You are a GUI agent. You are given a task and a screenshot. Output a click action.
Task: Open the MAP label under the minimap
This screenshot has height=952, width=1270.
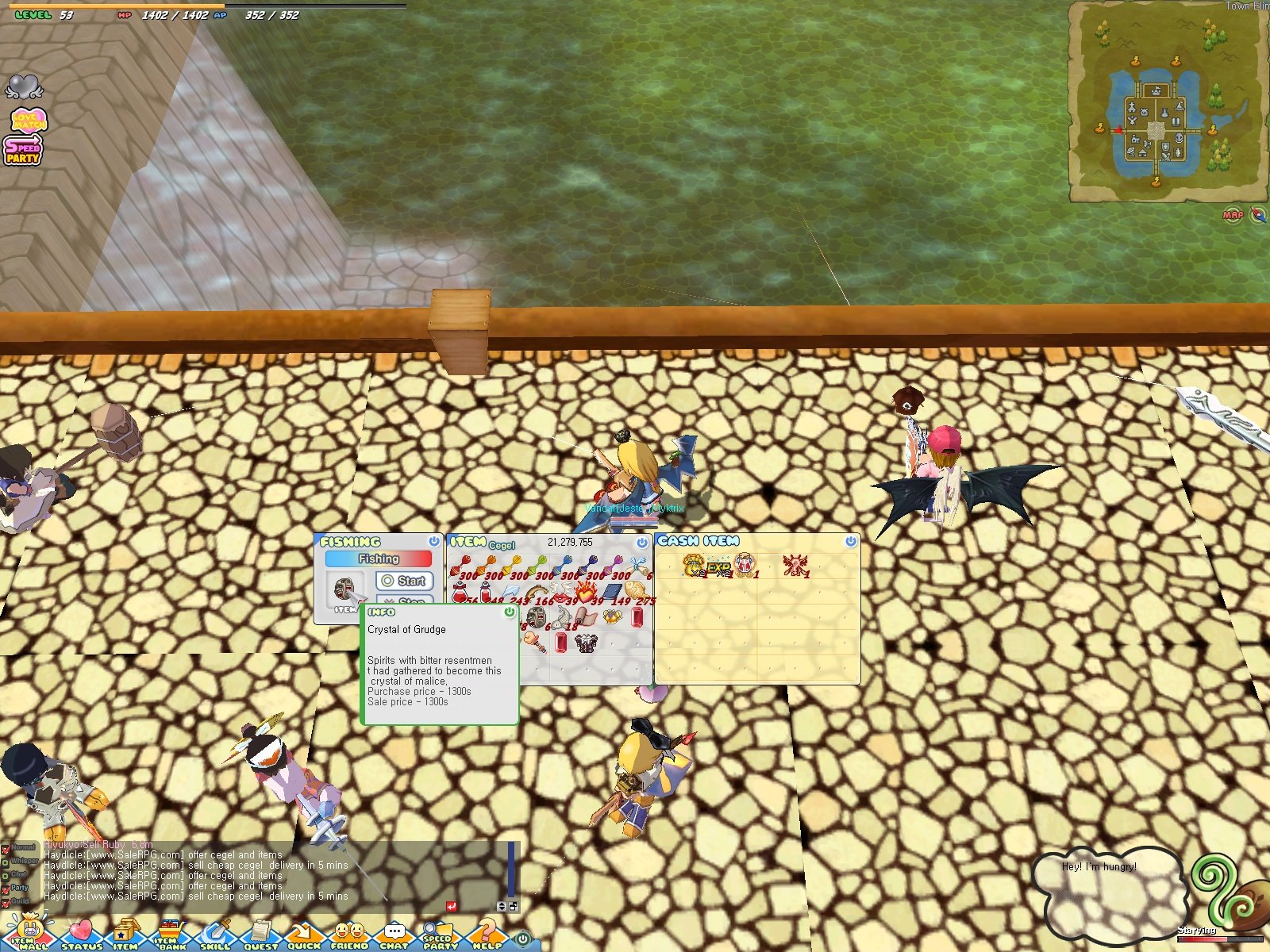click(1231, 214)
